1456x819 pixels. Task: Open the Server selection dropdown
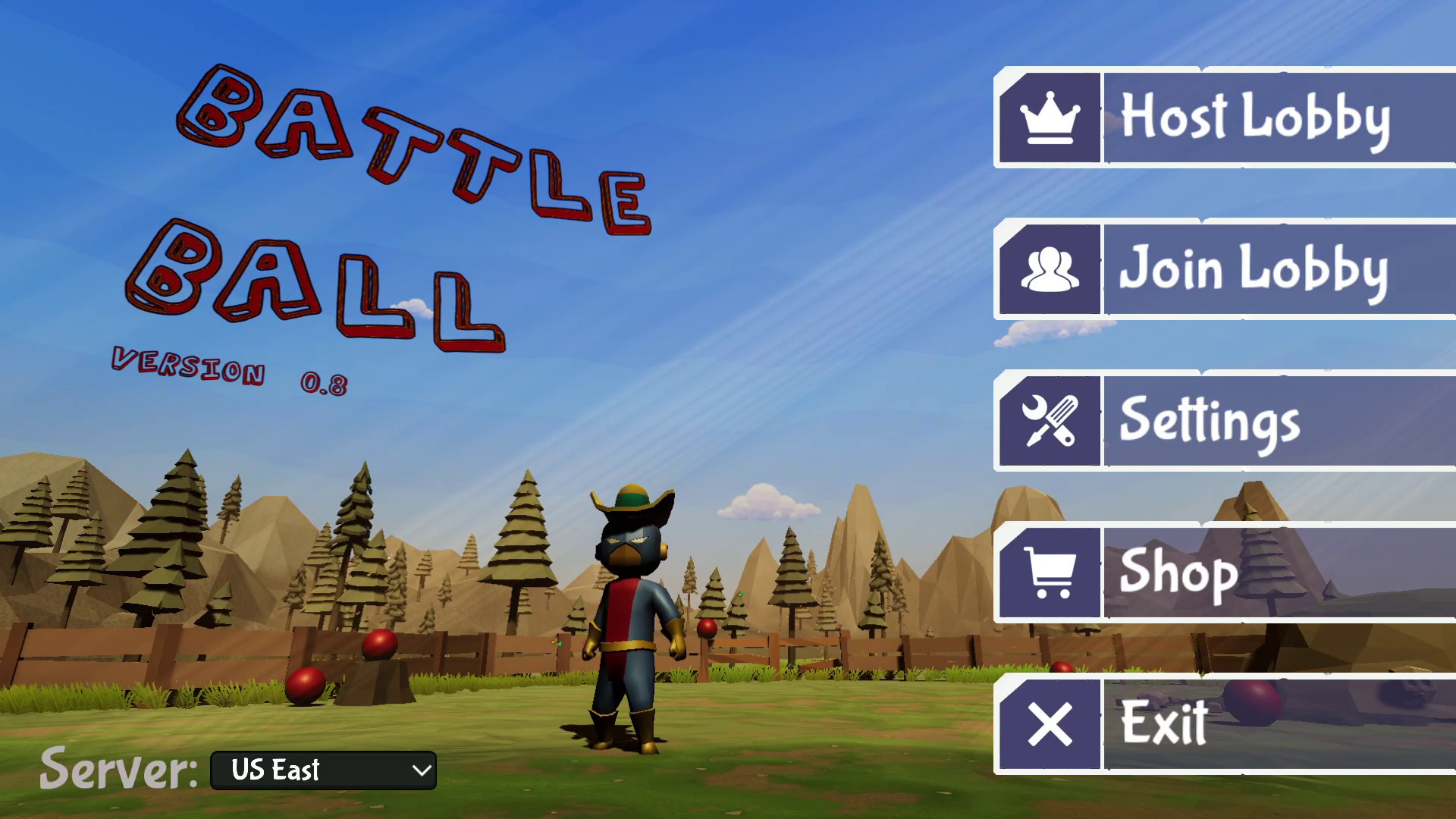coord(322,770)
